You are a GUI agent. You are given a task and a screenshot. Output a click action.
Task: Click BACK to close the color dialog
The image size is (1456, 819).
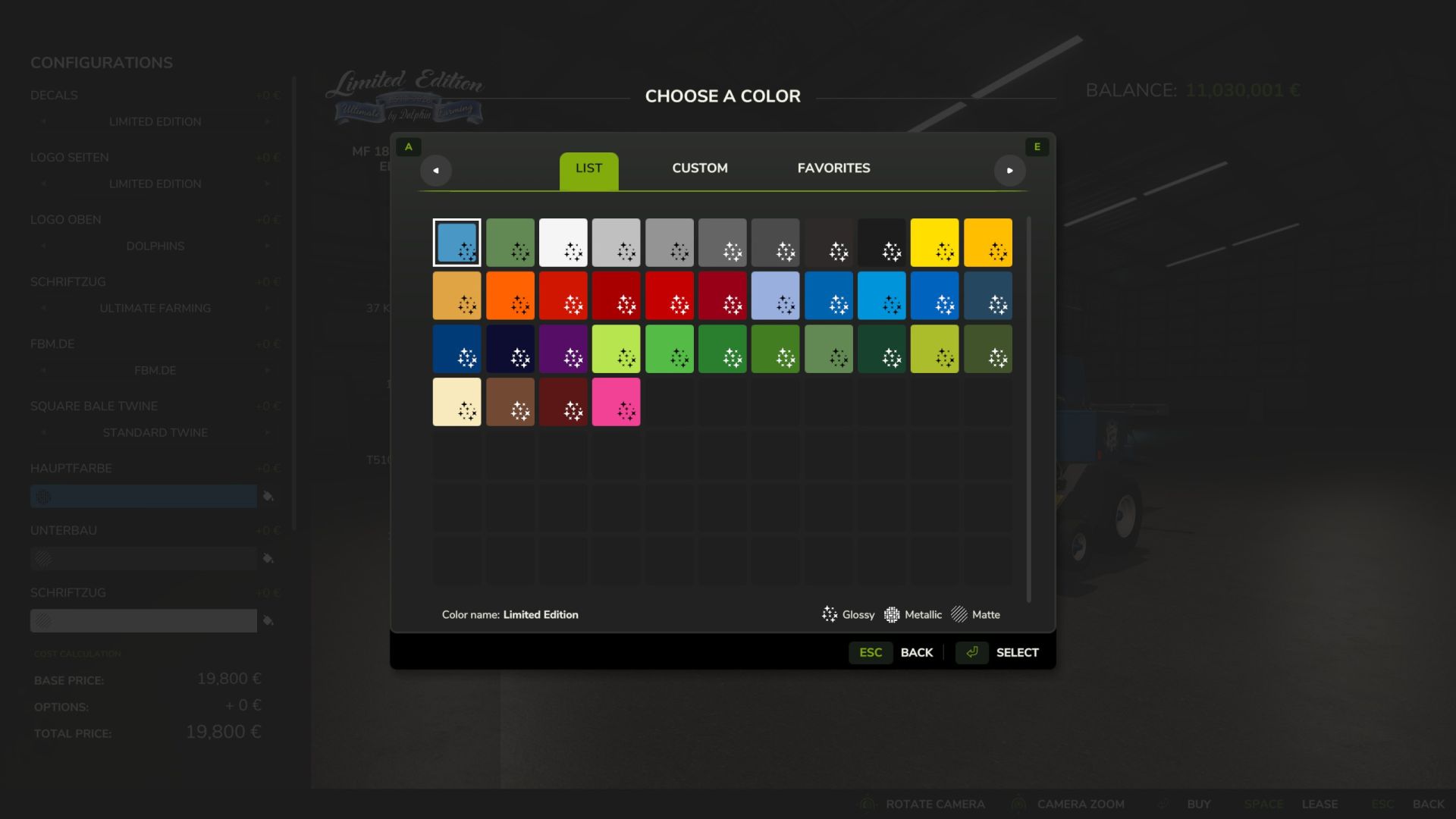point(917,652)
